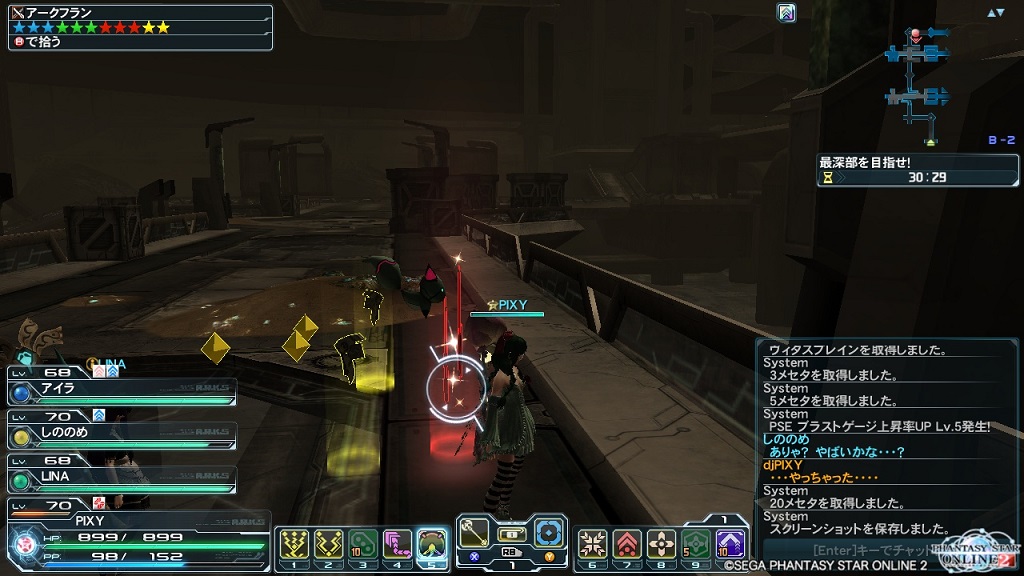Trigger the pink arrow skill in slot 4
The width and height of the screenshot is (1024, 576).
click(x=398, y=543)
